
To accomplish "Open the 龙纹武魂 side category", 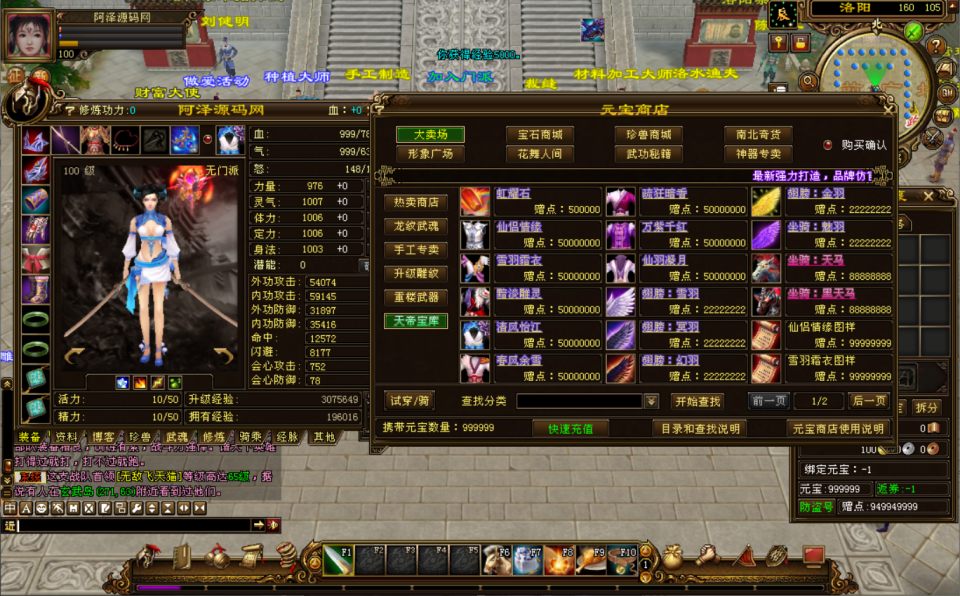I will [x=416, y=226].
